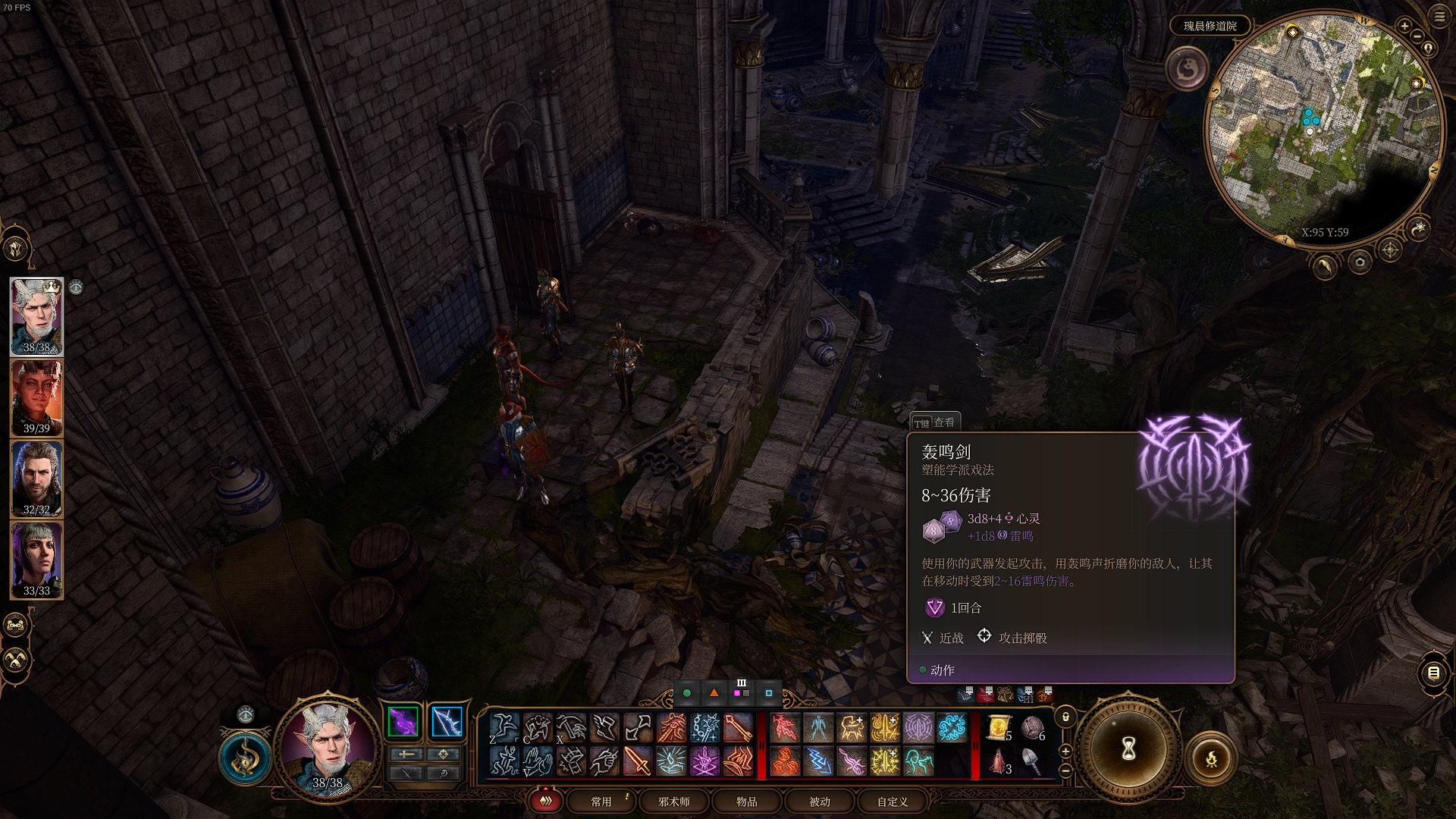This screenshot has width=1456, height=819.
Task: Select the bearded man companion portrait
Action: [x=36, y=479]
